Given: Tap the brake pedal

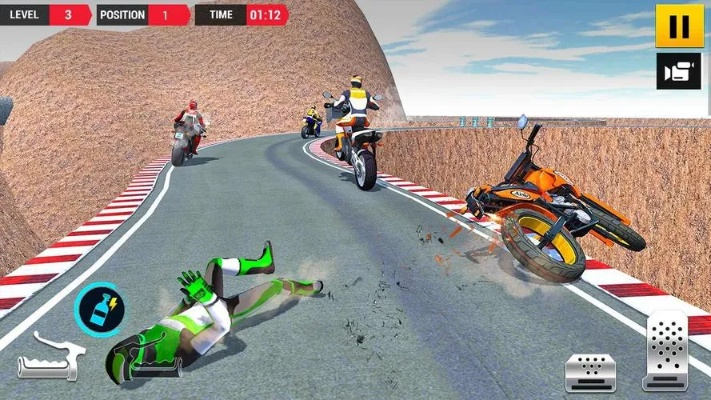Looking at the screenshot, I should 591,370.
